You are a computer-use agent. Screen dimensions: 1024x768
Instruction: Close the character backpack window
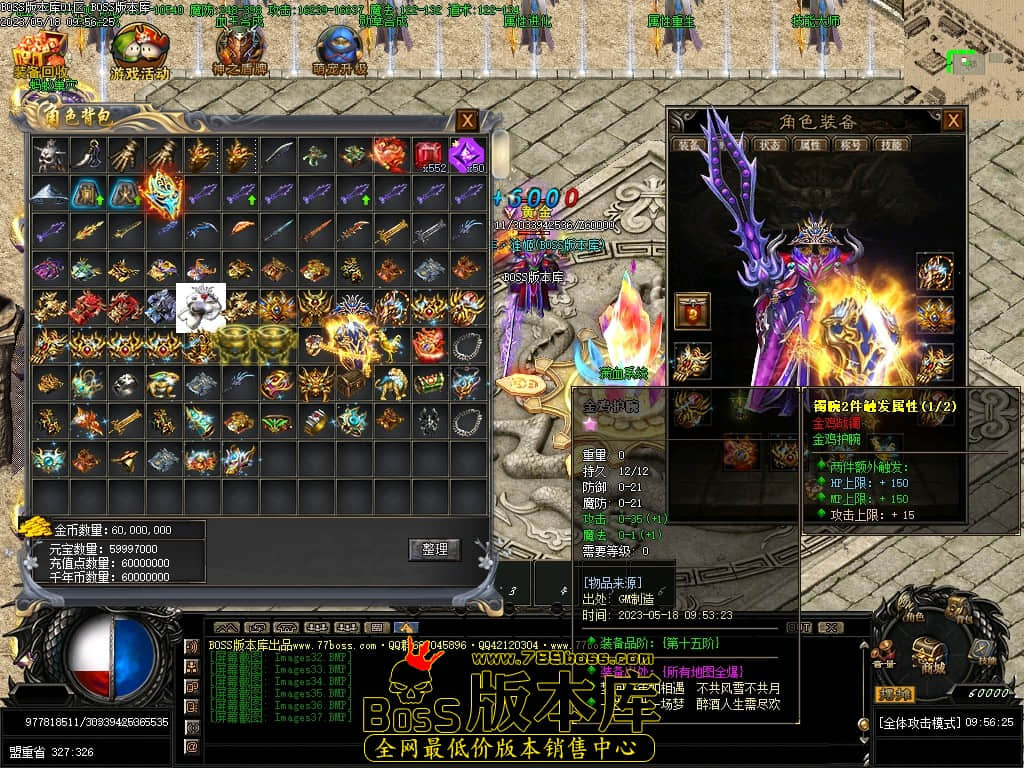(x=467, y=120)
